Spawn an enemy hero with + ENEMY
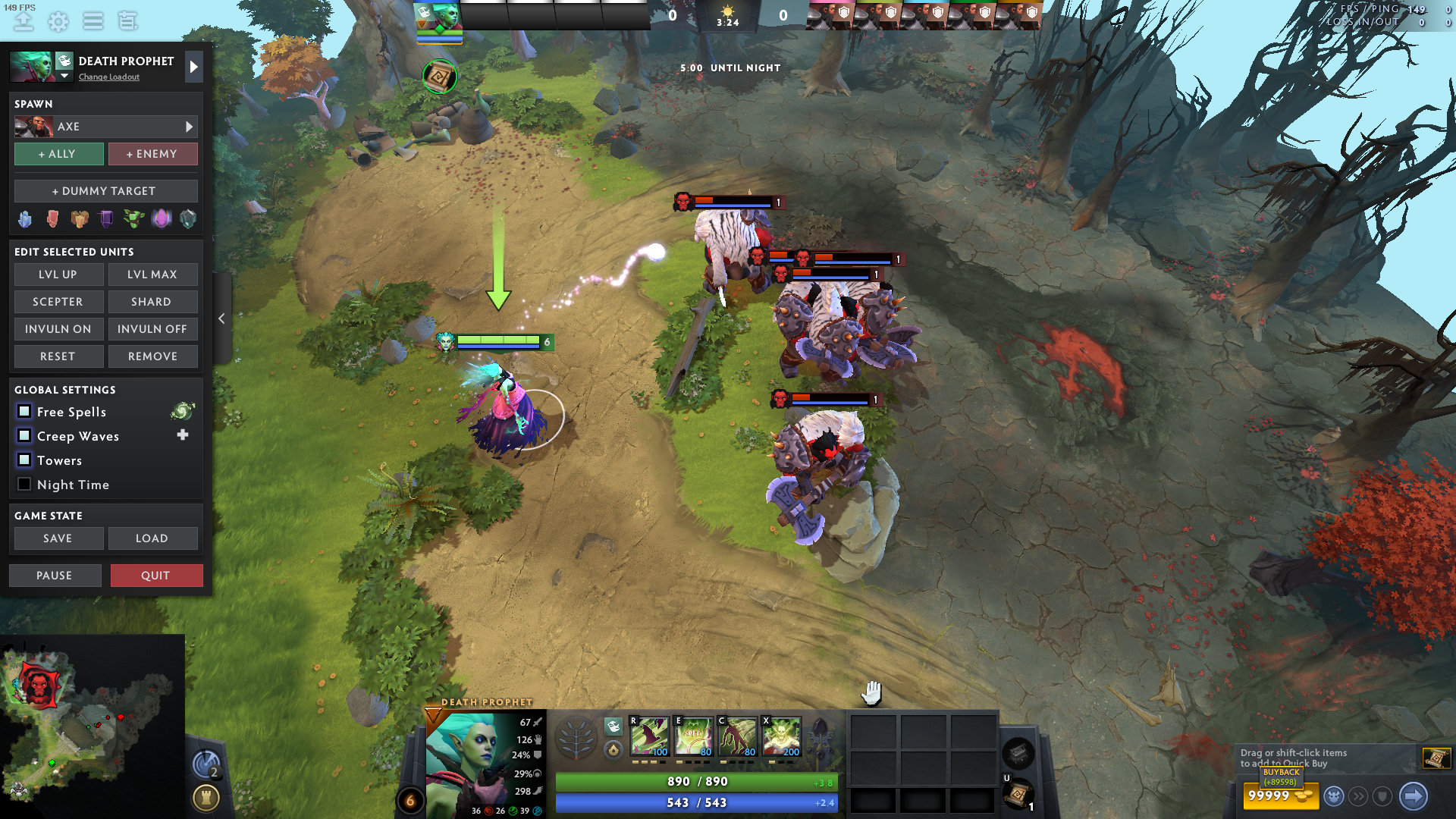This screenshot has width=1456, height=819. [x=152, y=154]
